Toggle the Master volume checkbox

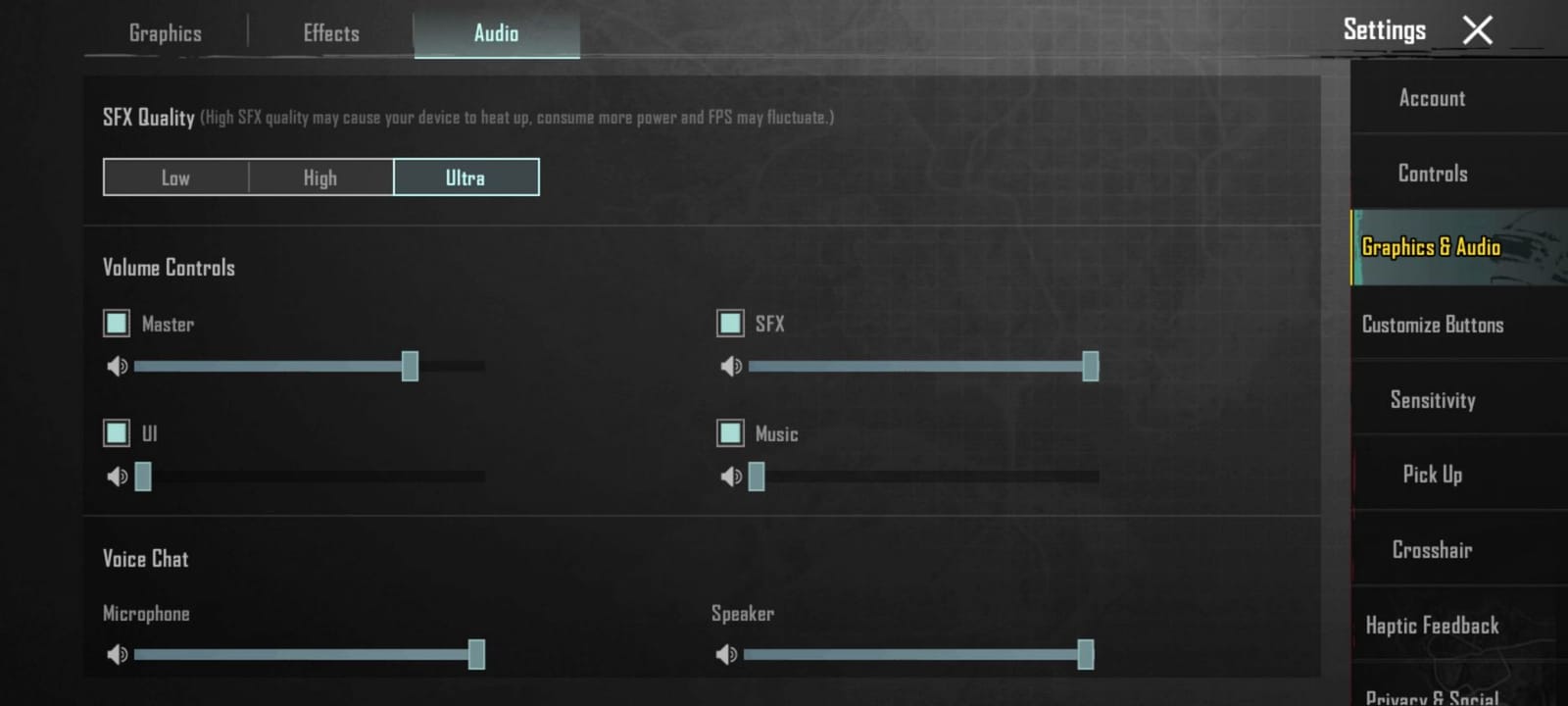[x=116, y=323]
